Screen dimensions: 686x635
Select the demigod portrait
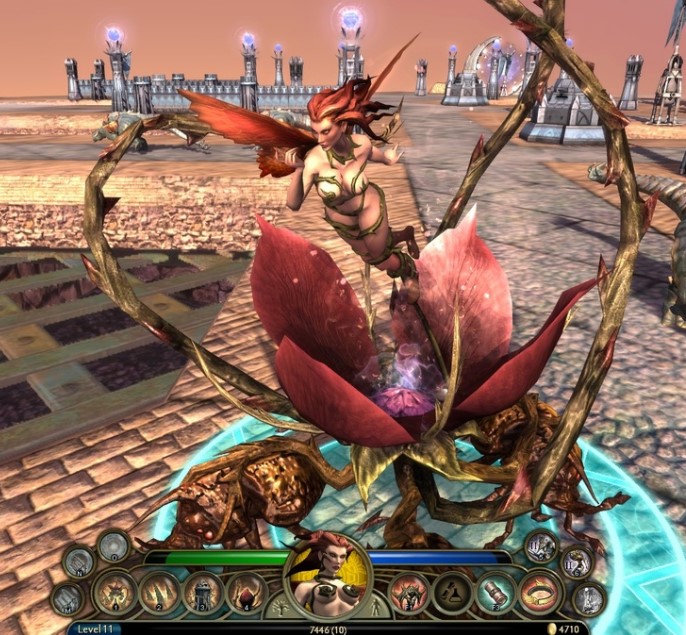[327, 578]
